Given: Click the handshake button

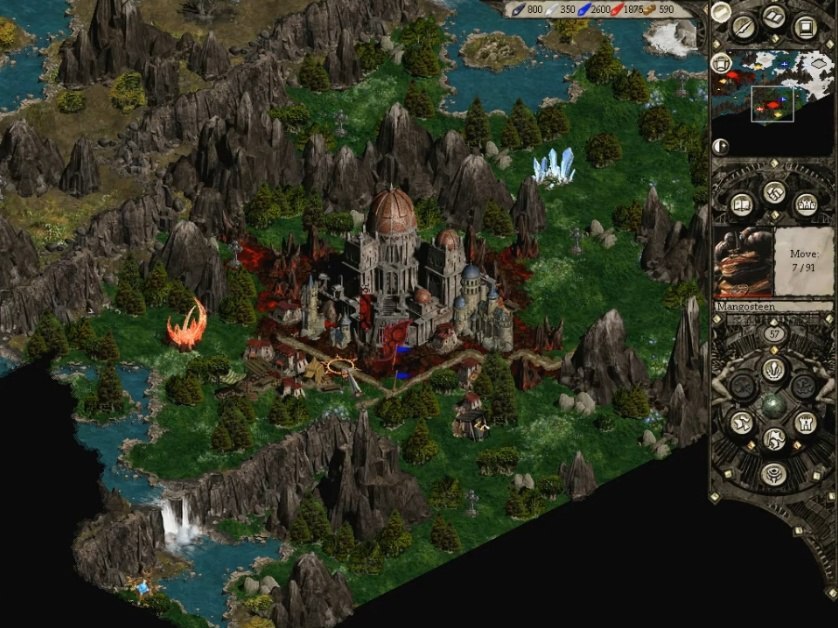Looking at the screenshot, I should [773, 192].
